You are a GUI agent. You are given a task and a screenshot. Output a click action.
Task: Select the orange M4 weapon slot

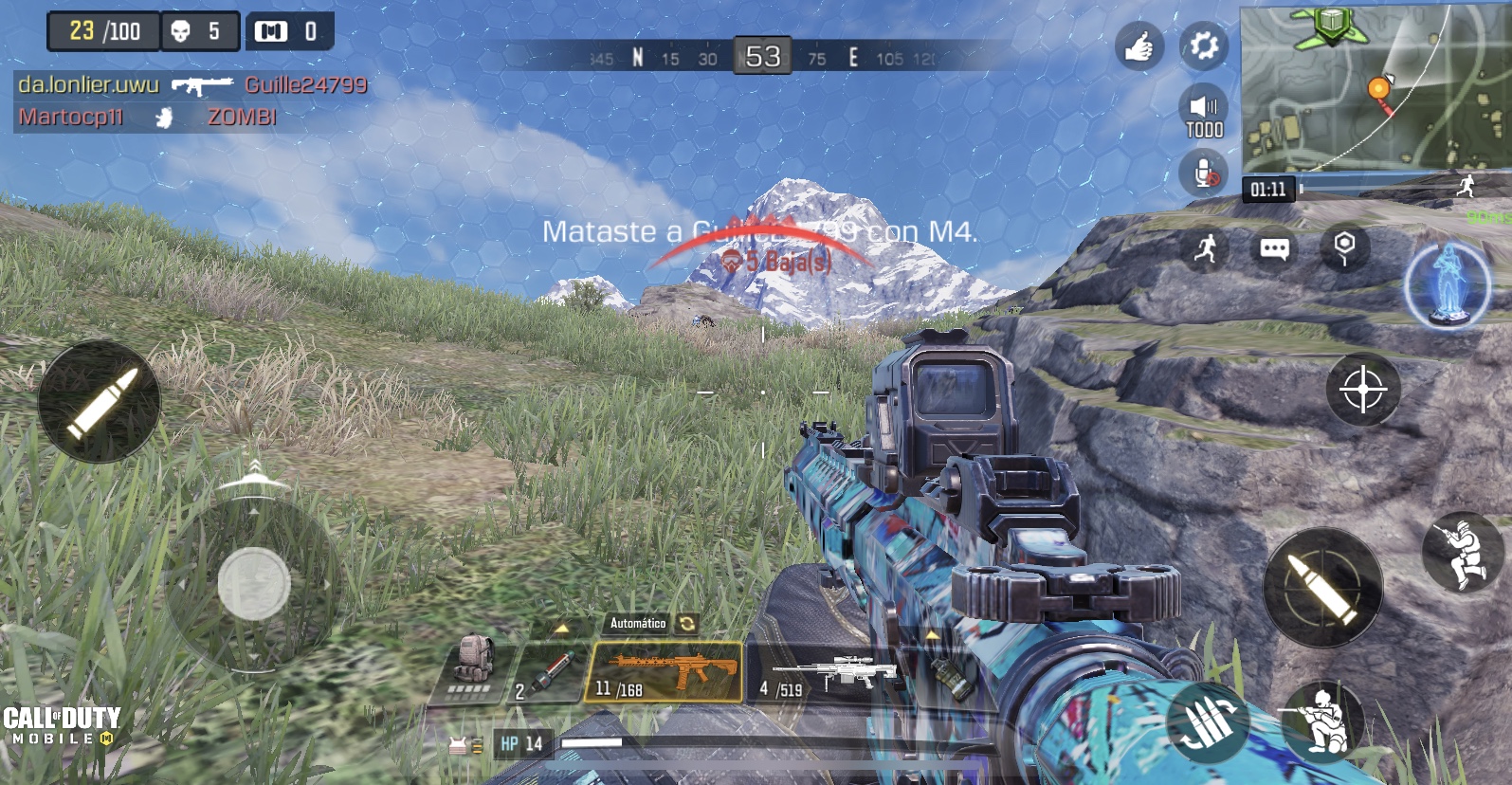(x=665, y=672)
